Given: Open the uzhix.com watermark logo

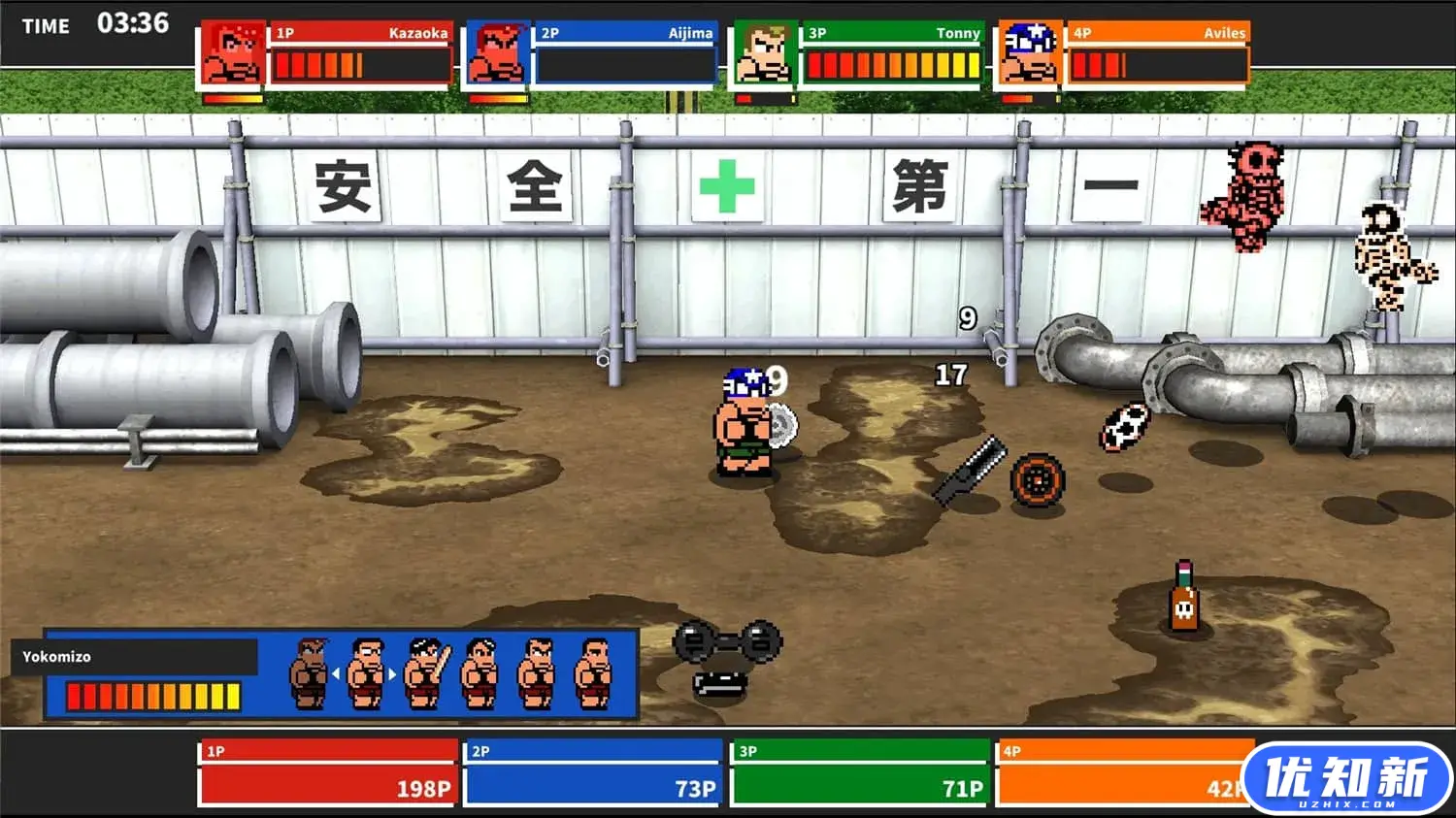Looking at the screenshot, I should tap(1346, 779).
